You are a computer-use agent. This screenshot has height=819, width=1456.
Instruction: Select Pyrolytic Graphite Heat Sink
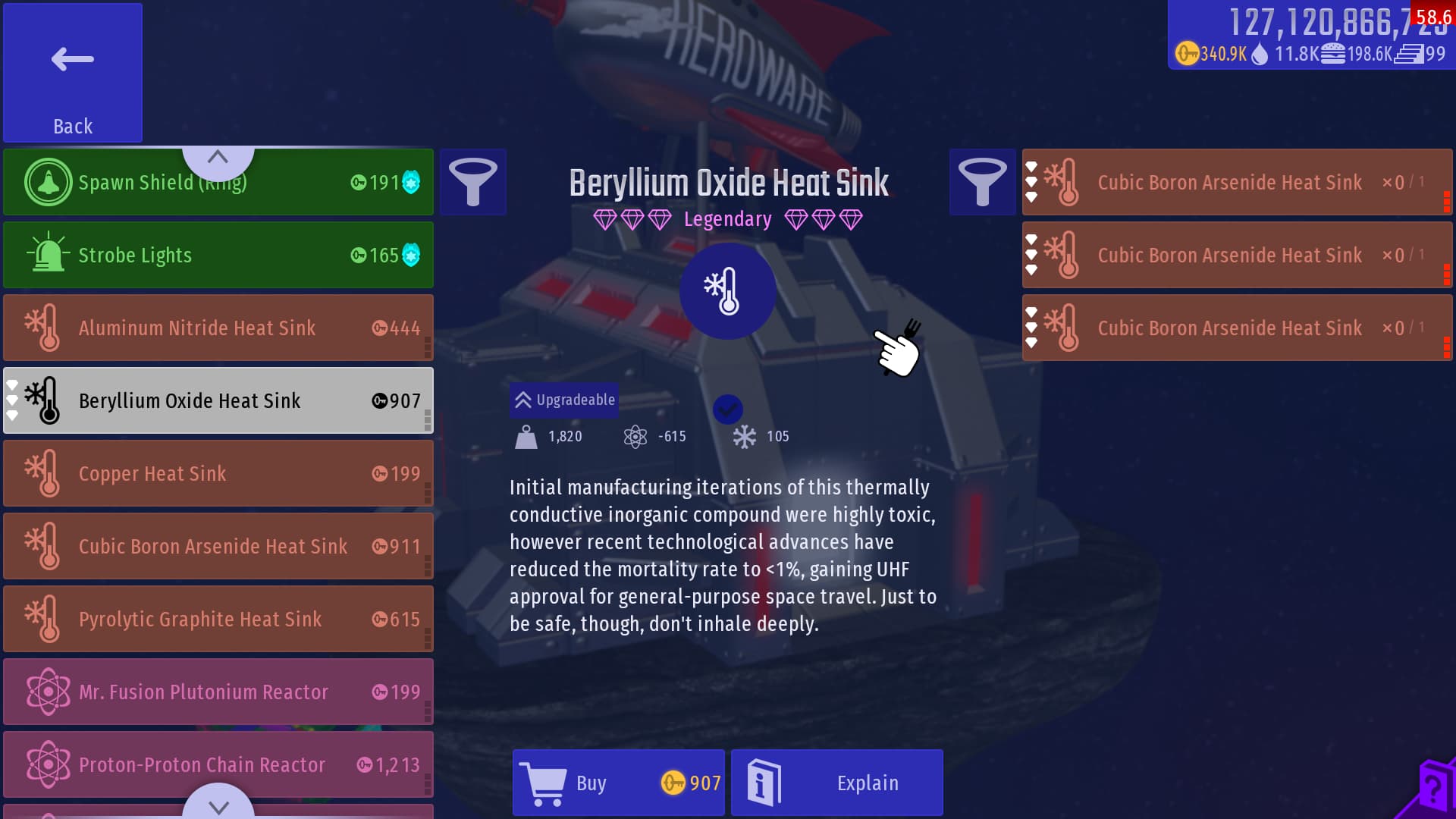coord(218,619)
